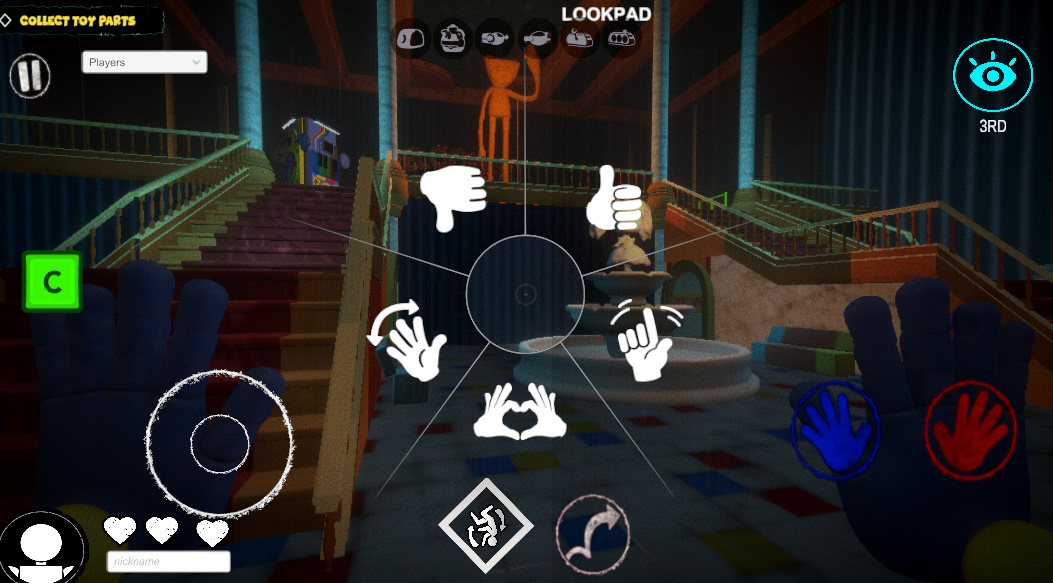
Task: Open the Collect Toy Parts objective
Action: click(x=82, y=20)
